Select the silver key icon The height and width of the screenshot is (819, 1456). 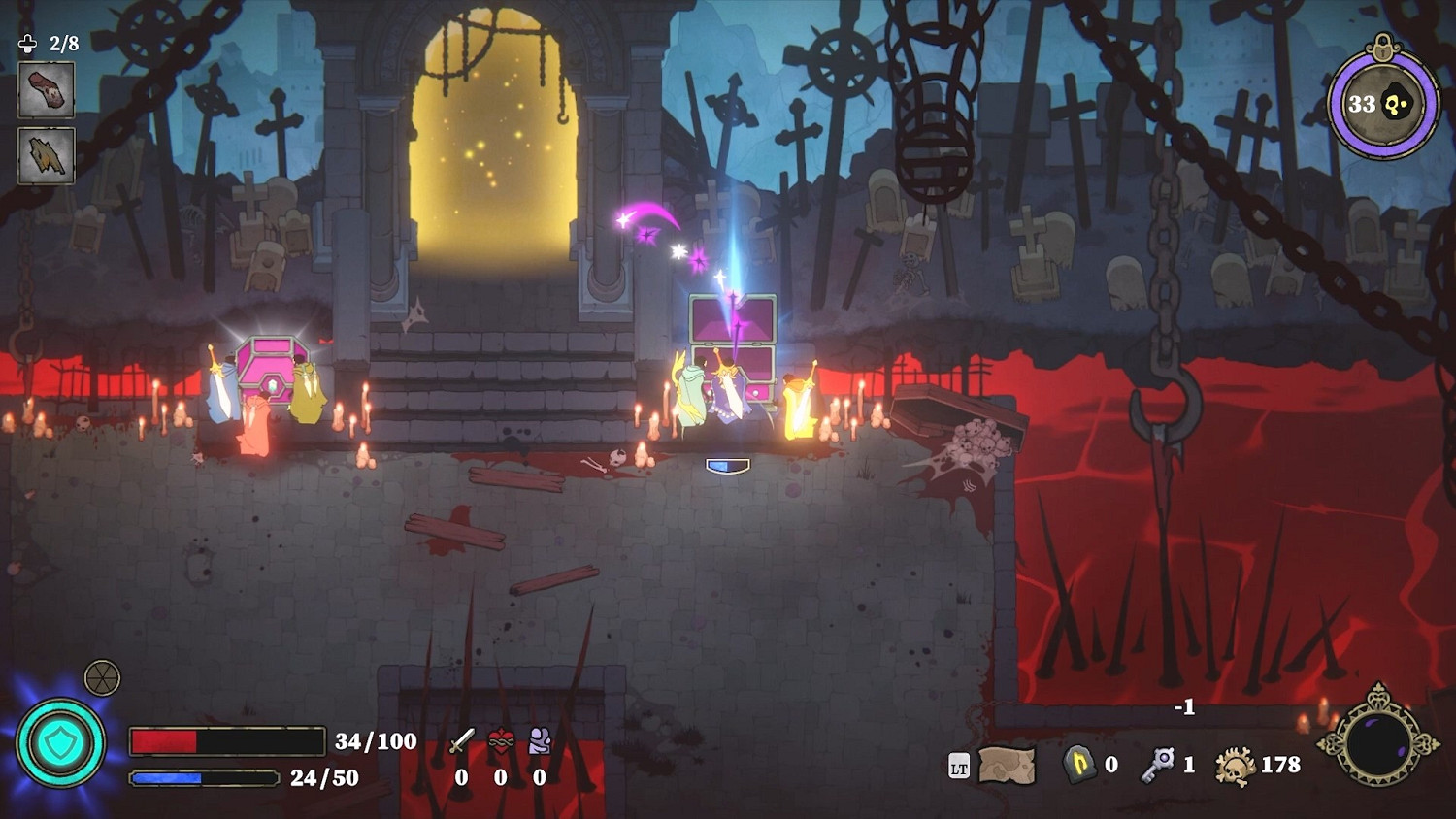click(x=1158, y=765)
